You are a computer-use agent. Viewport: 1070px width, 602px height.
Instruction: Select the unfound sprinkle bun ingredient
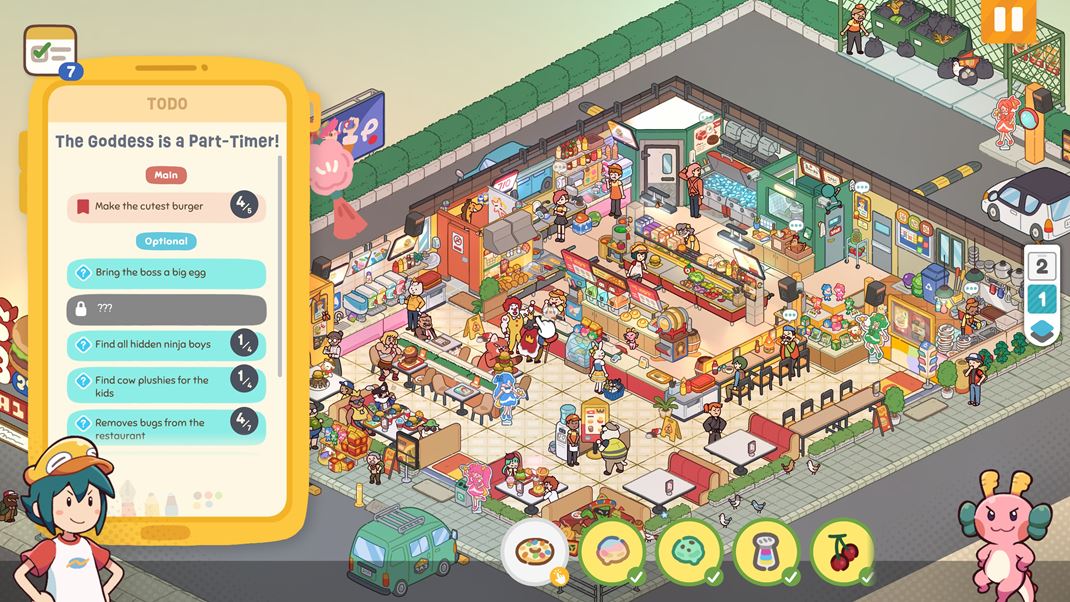tap(534, 551)
